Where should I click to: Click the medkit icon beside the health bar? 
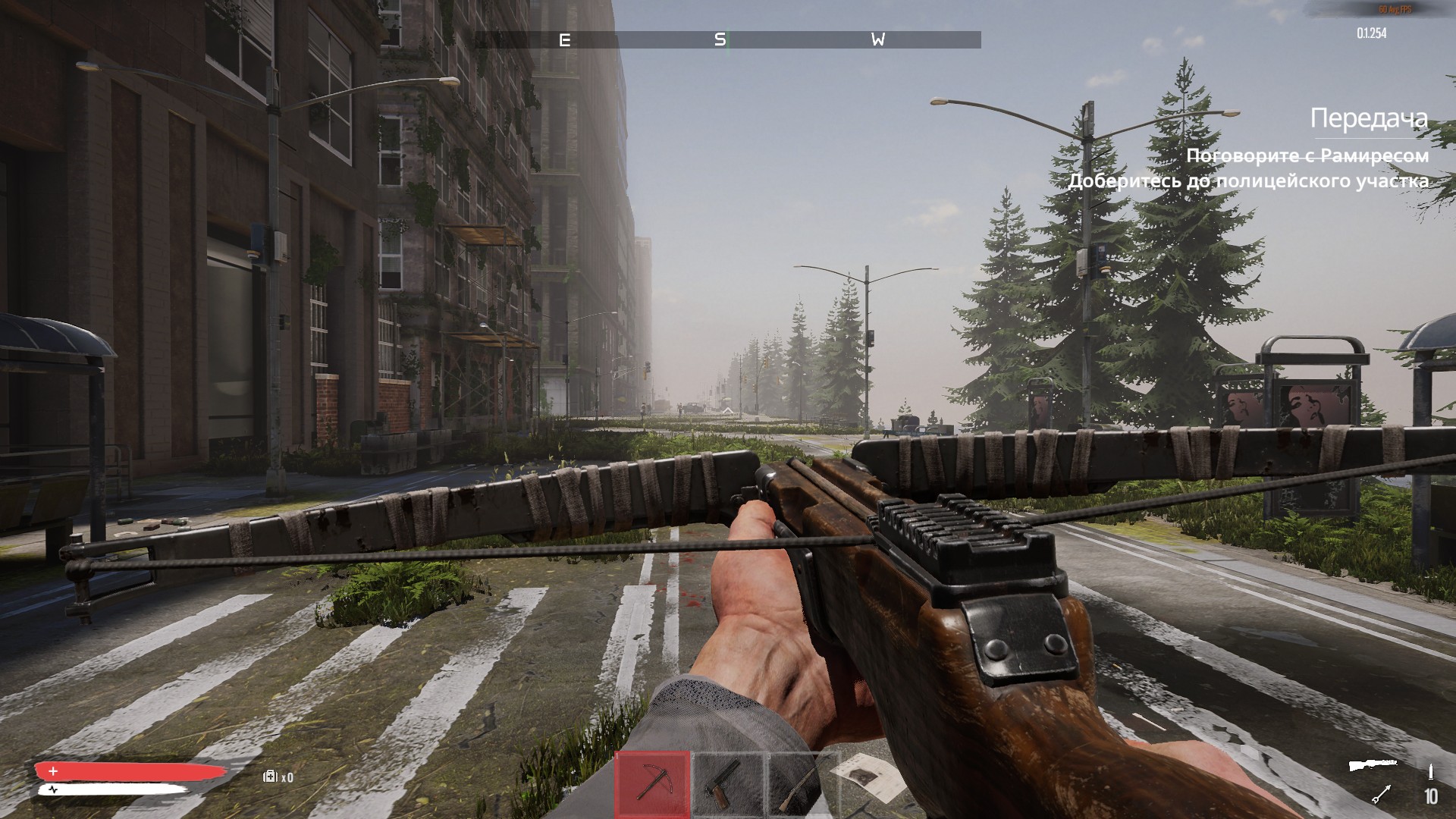click(270, 777)
